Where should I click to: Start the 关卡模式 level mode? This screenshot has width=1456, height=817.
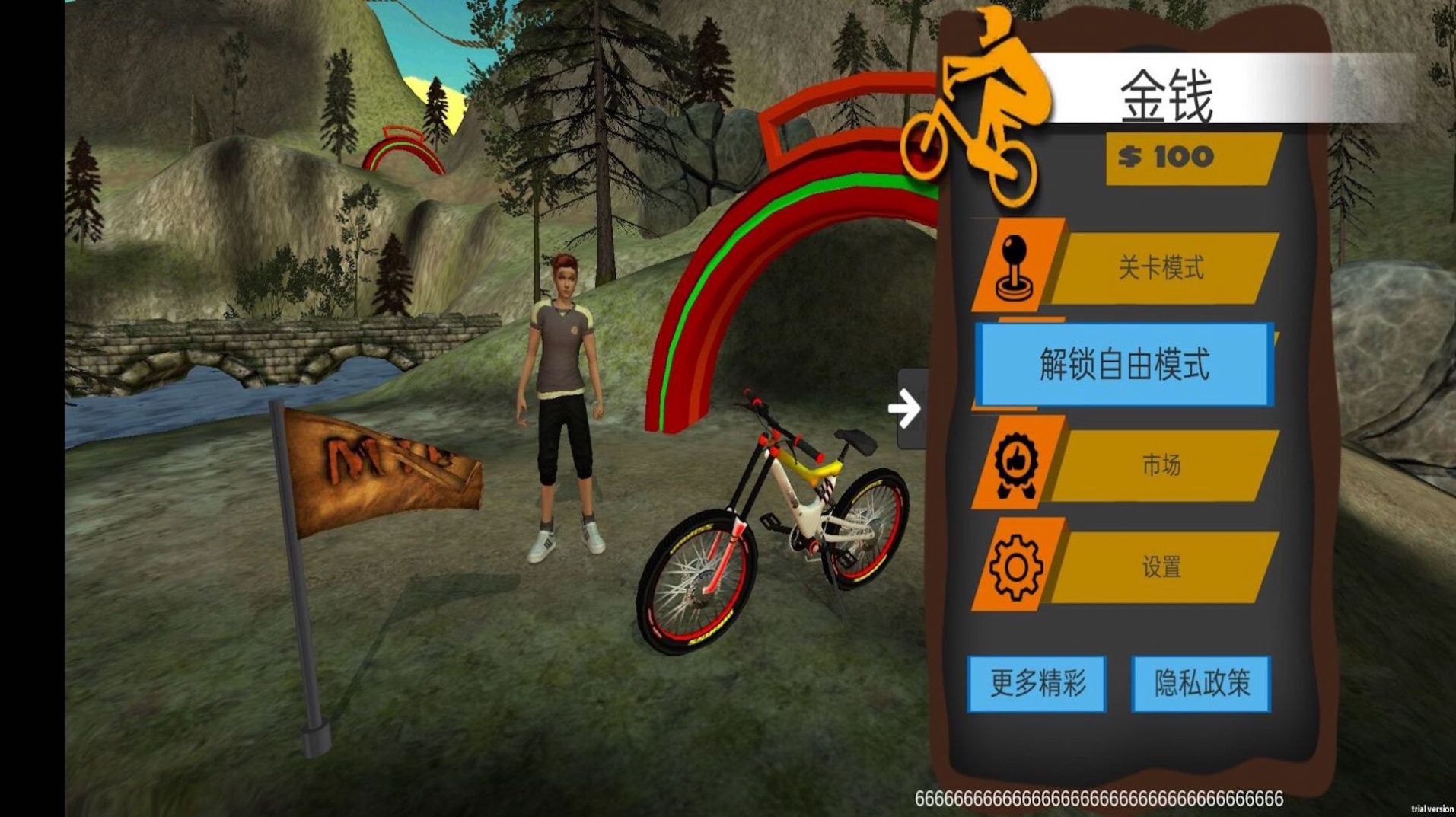[x=1161, y=269]
